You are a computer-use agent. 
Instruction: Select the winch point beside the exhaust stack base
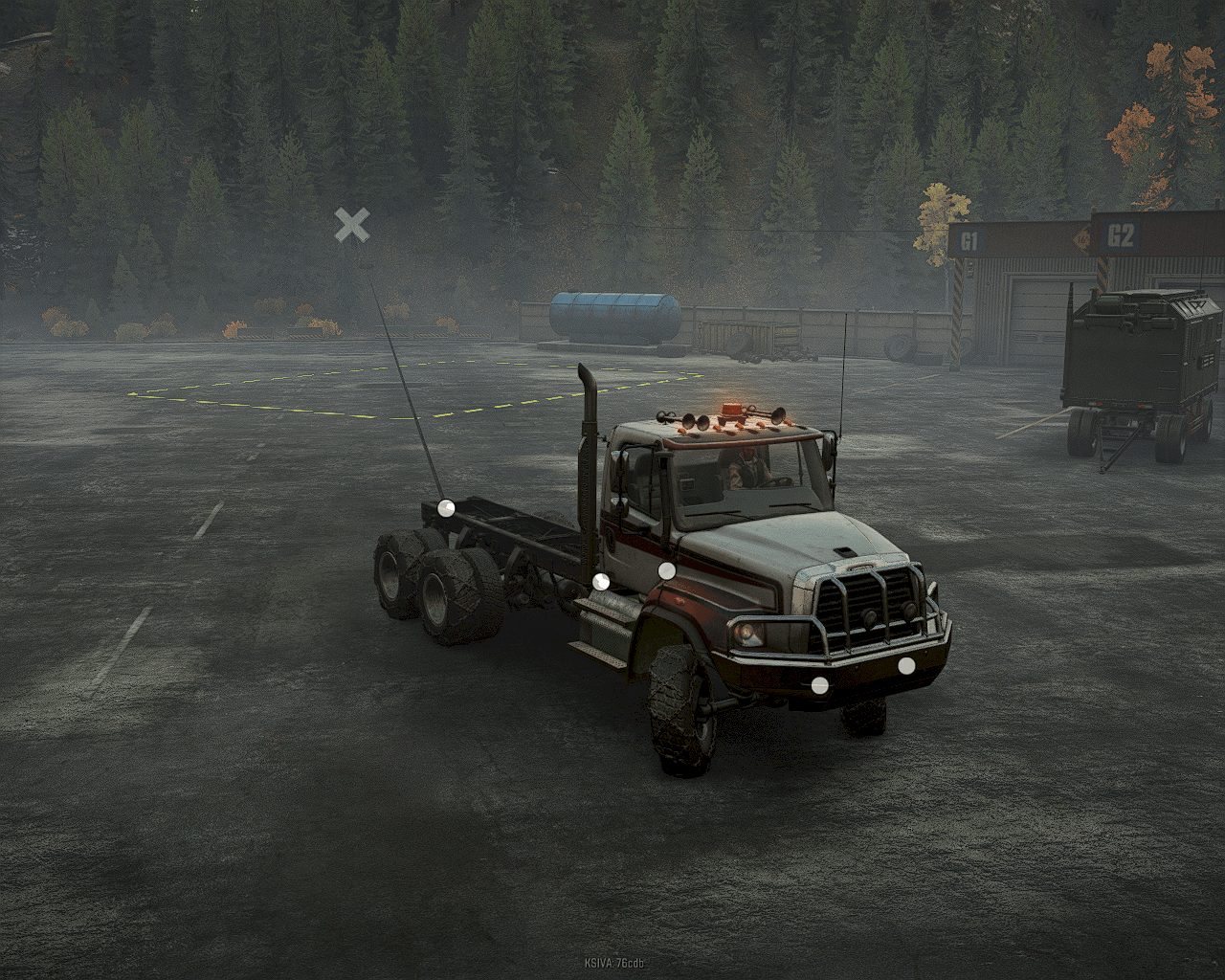(601, 581)
